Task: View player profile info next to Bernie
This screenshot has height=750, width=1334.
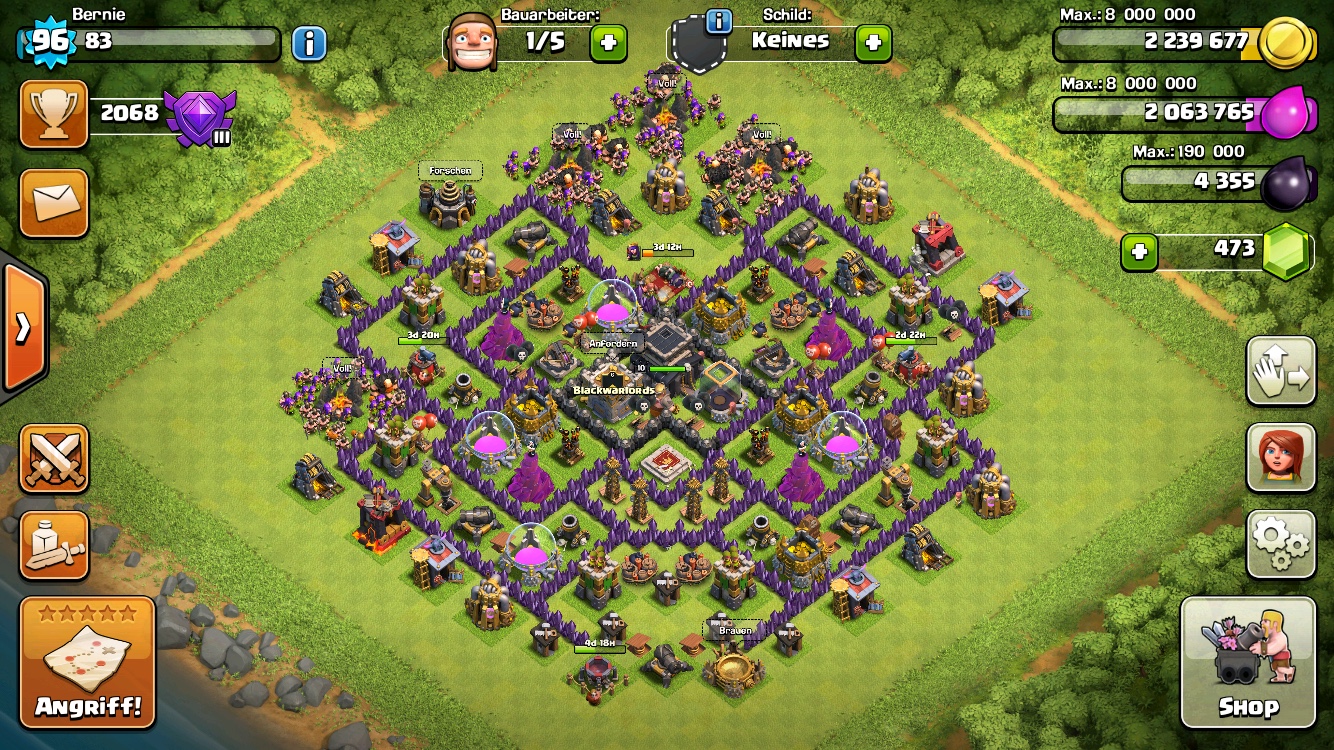Action: [x=310, y=43]
